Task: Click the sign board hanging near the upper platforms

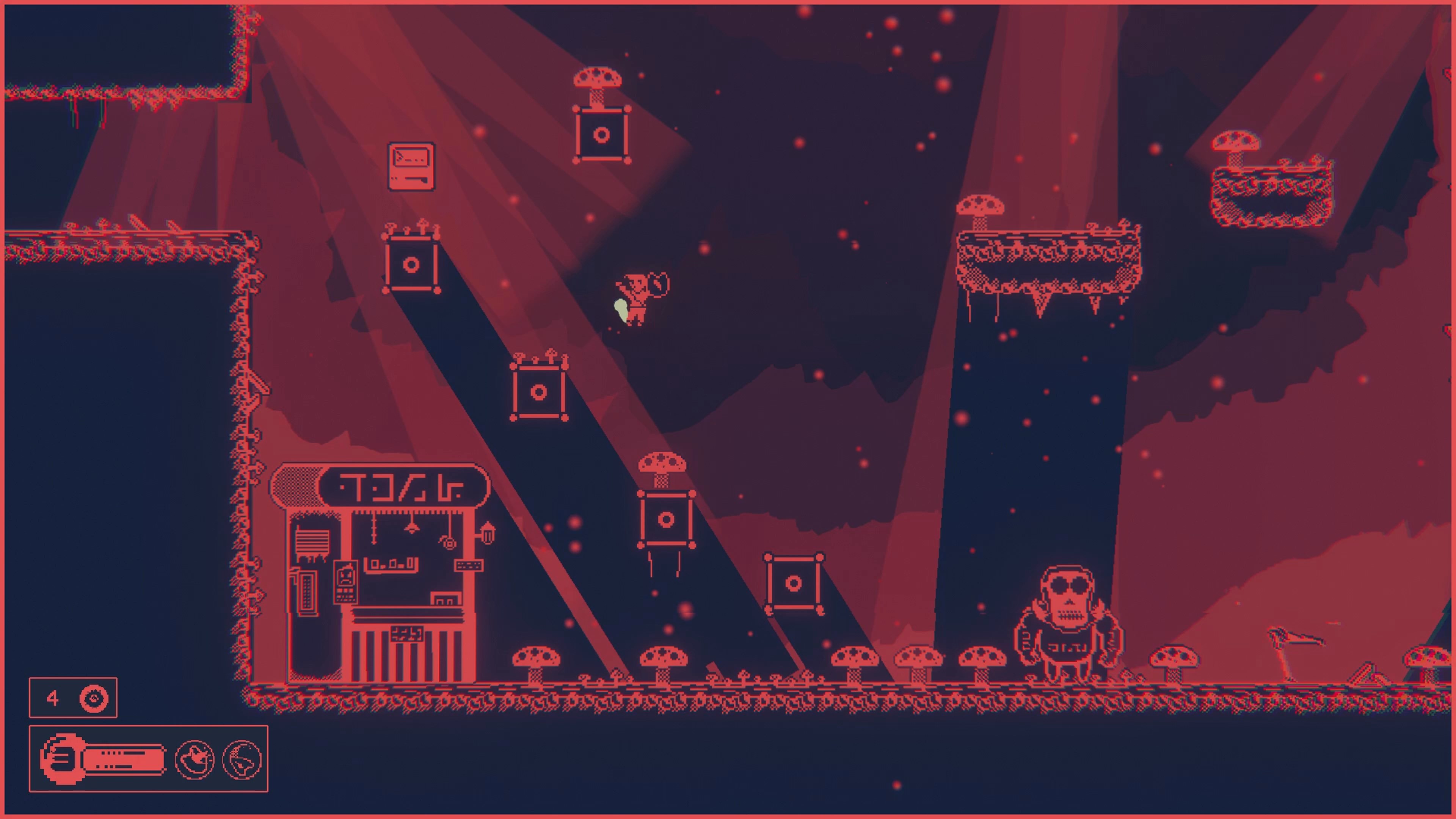Action: 411,167
